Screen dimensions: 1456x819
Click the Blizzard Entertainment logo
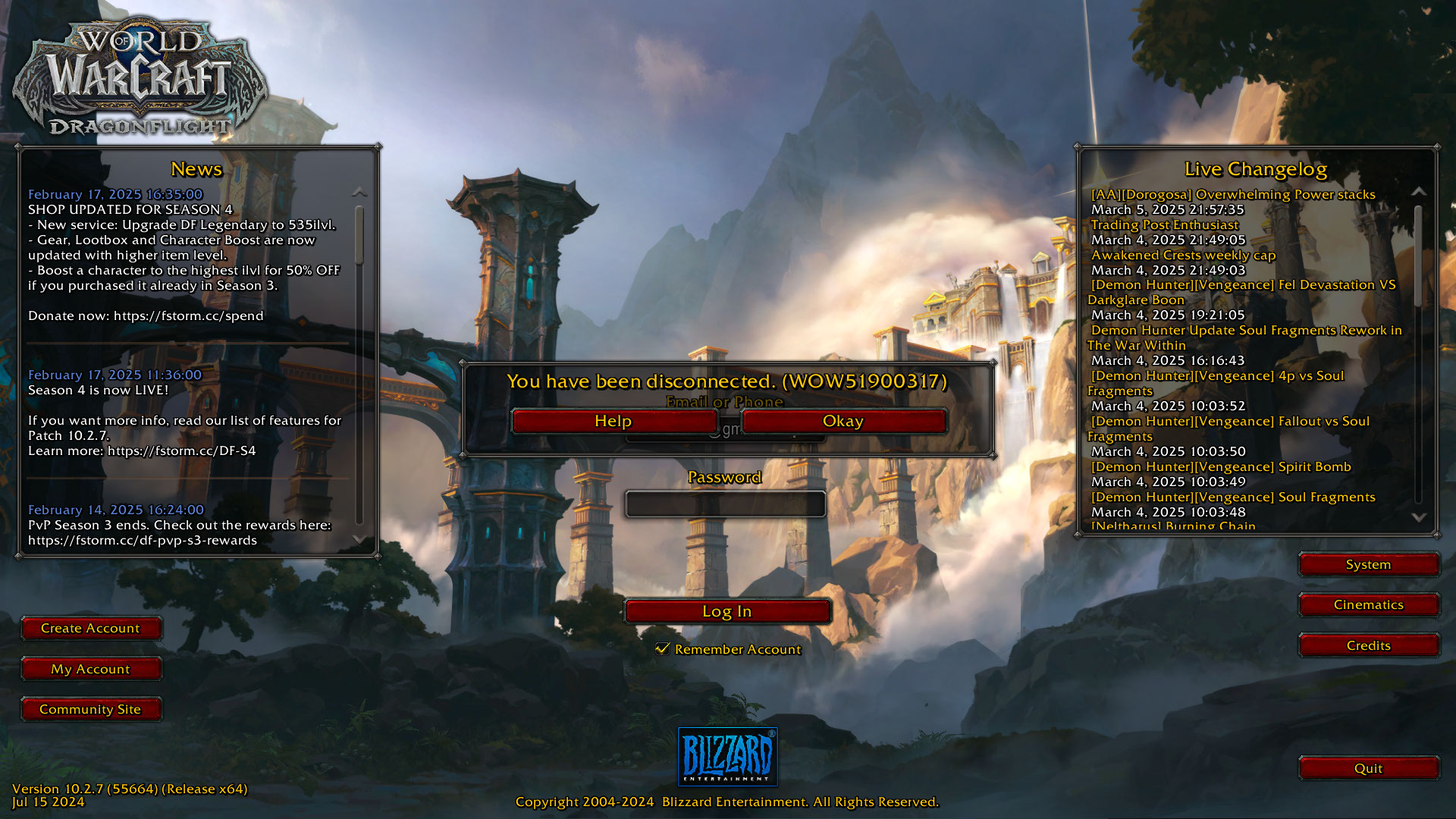(727, 757)
